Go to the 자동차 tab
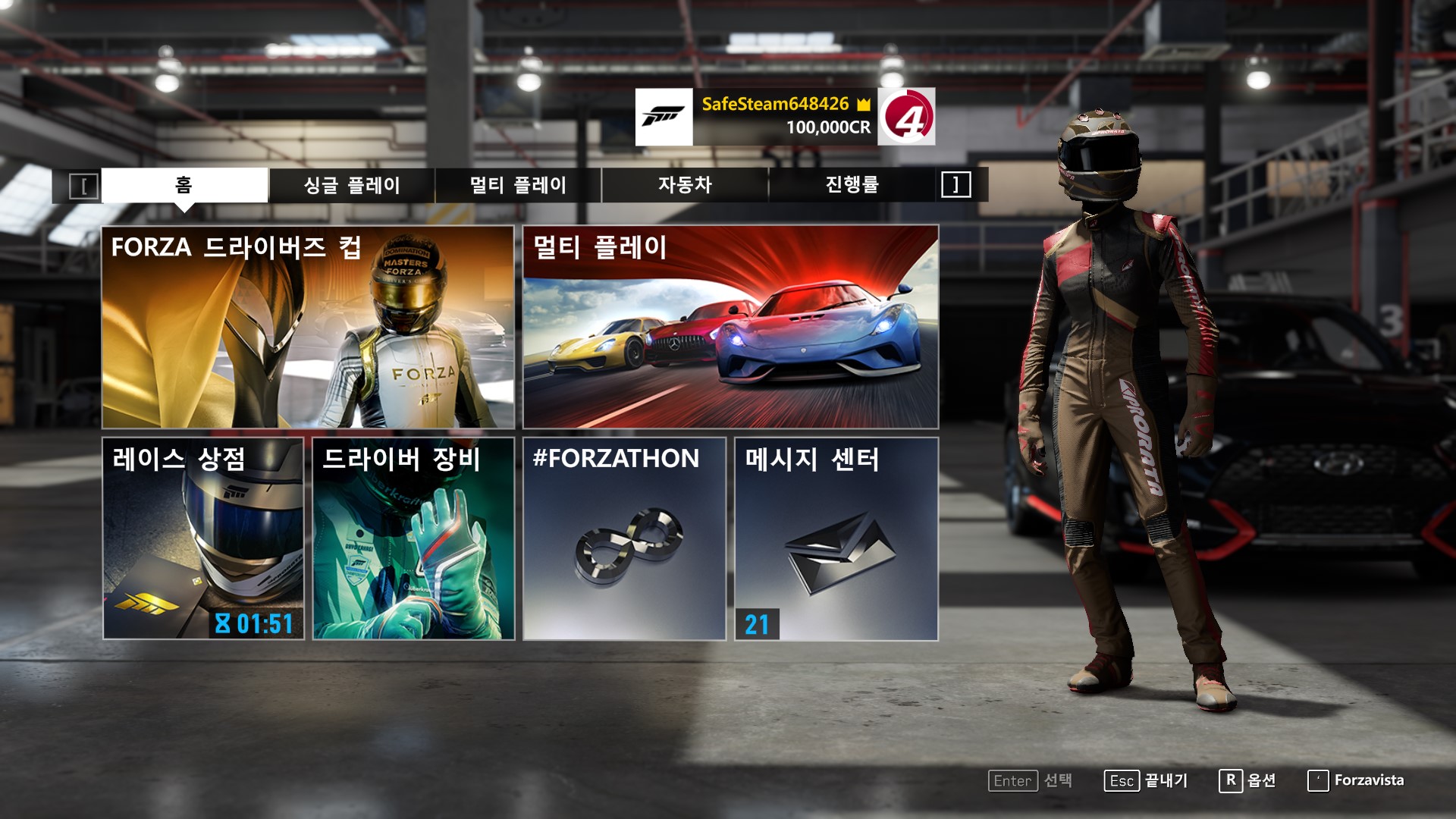The image size is (1456, 819). click(x=685, y=185)
